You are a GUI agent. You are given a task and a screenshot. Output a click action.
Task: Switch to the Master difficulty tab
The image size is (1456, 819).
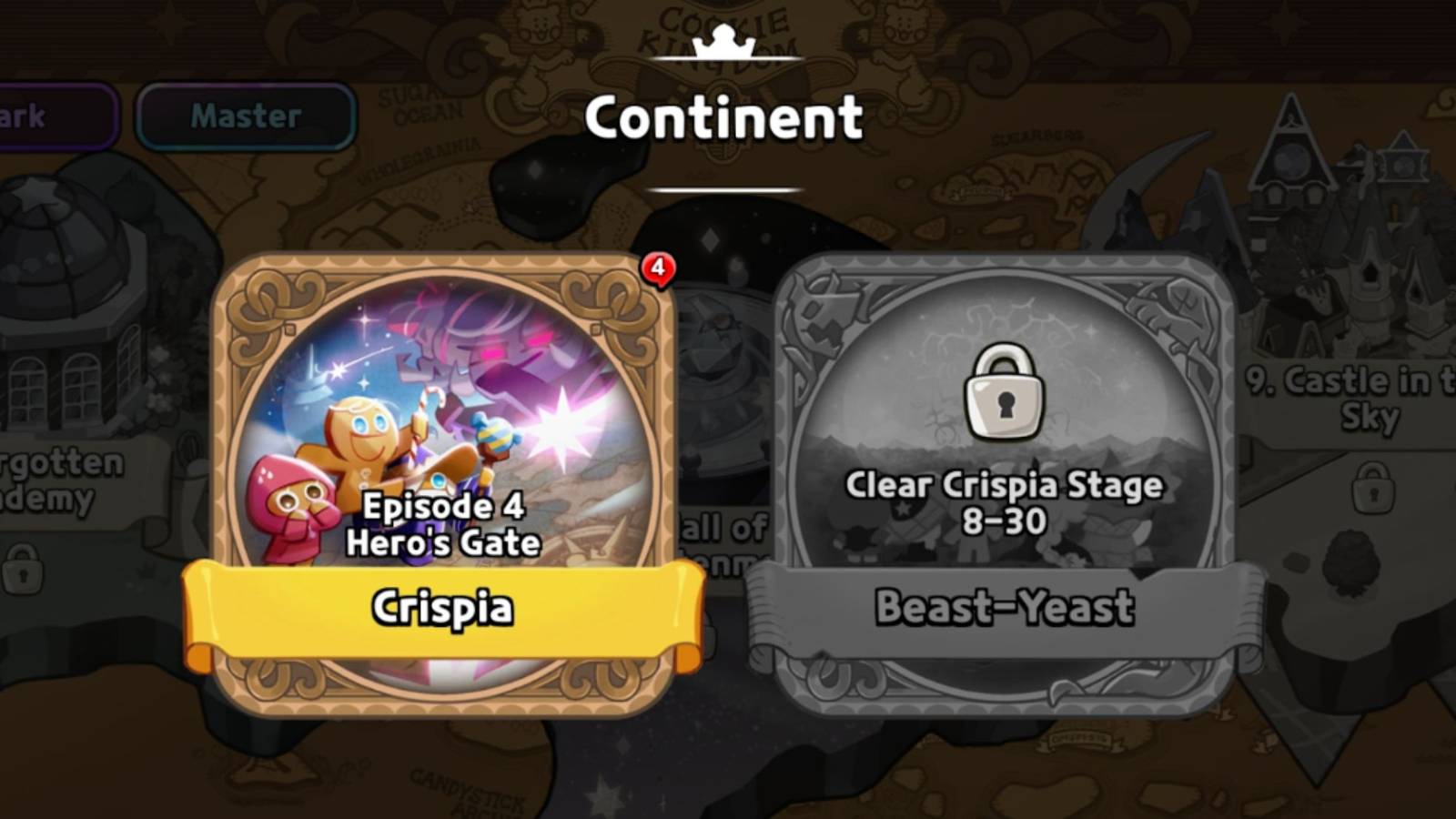pyautogui.click(x=244, y=115)
